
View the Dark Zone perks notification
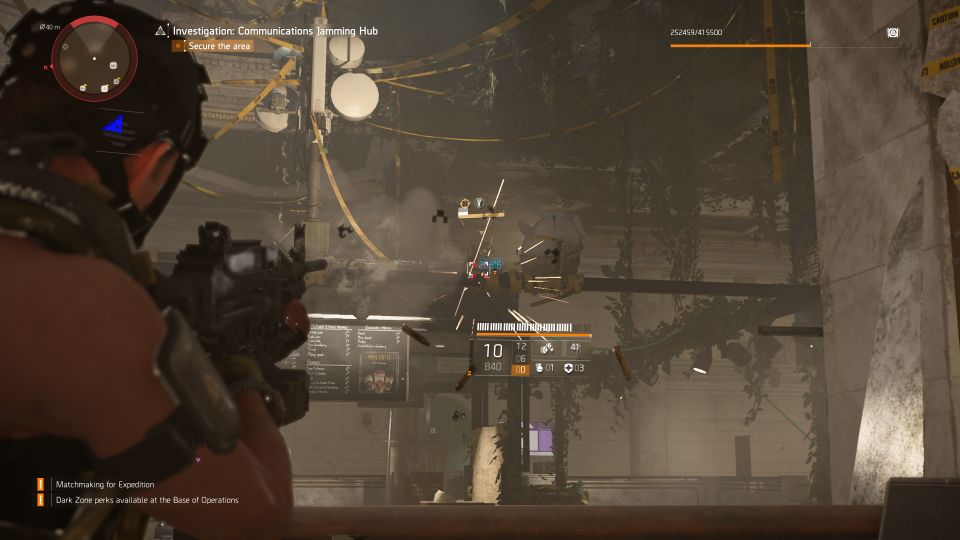[146, 500]
